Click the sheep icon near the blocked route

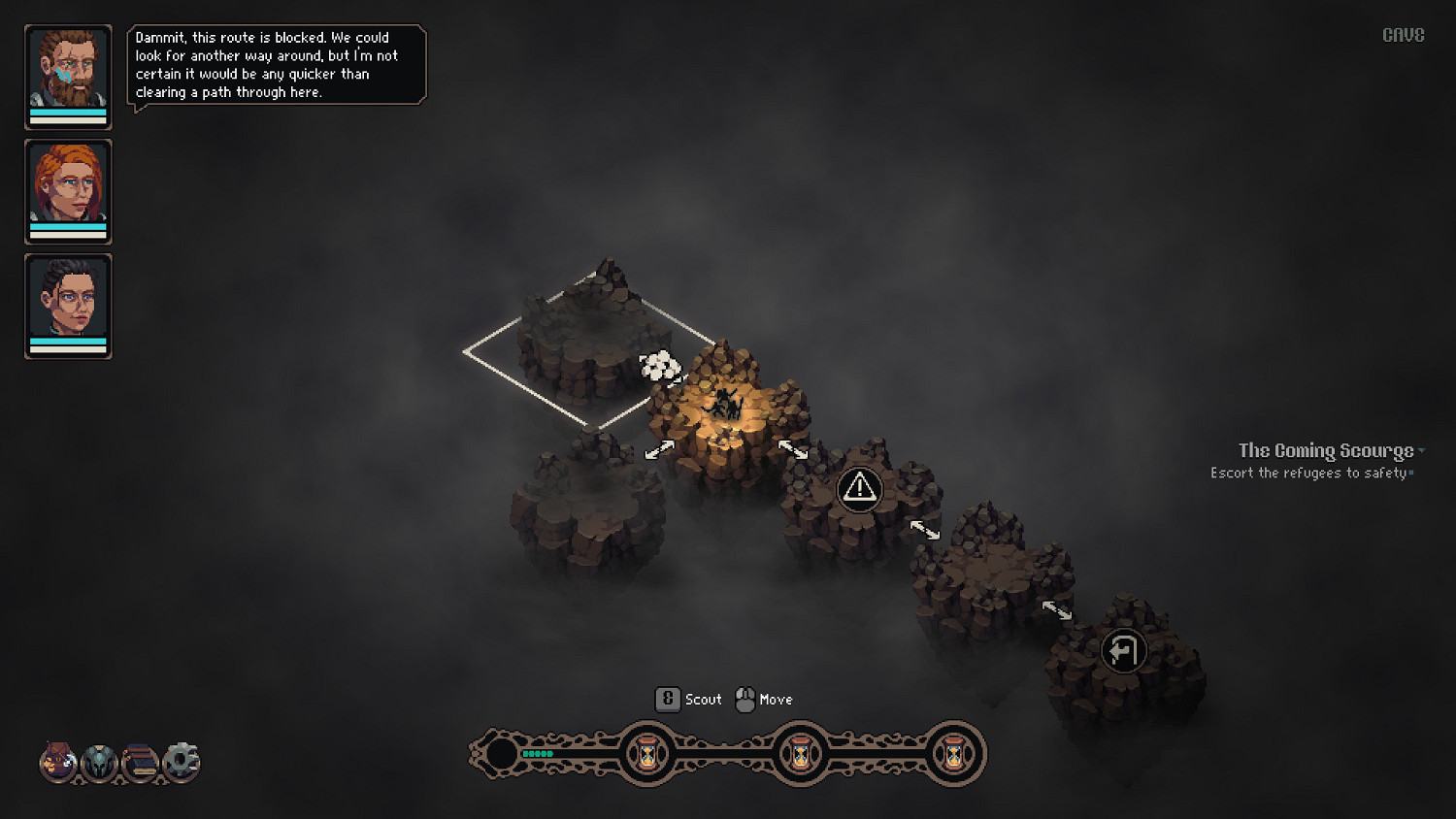coord(660,369)
